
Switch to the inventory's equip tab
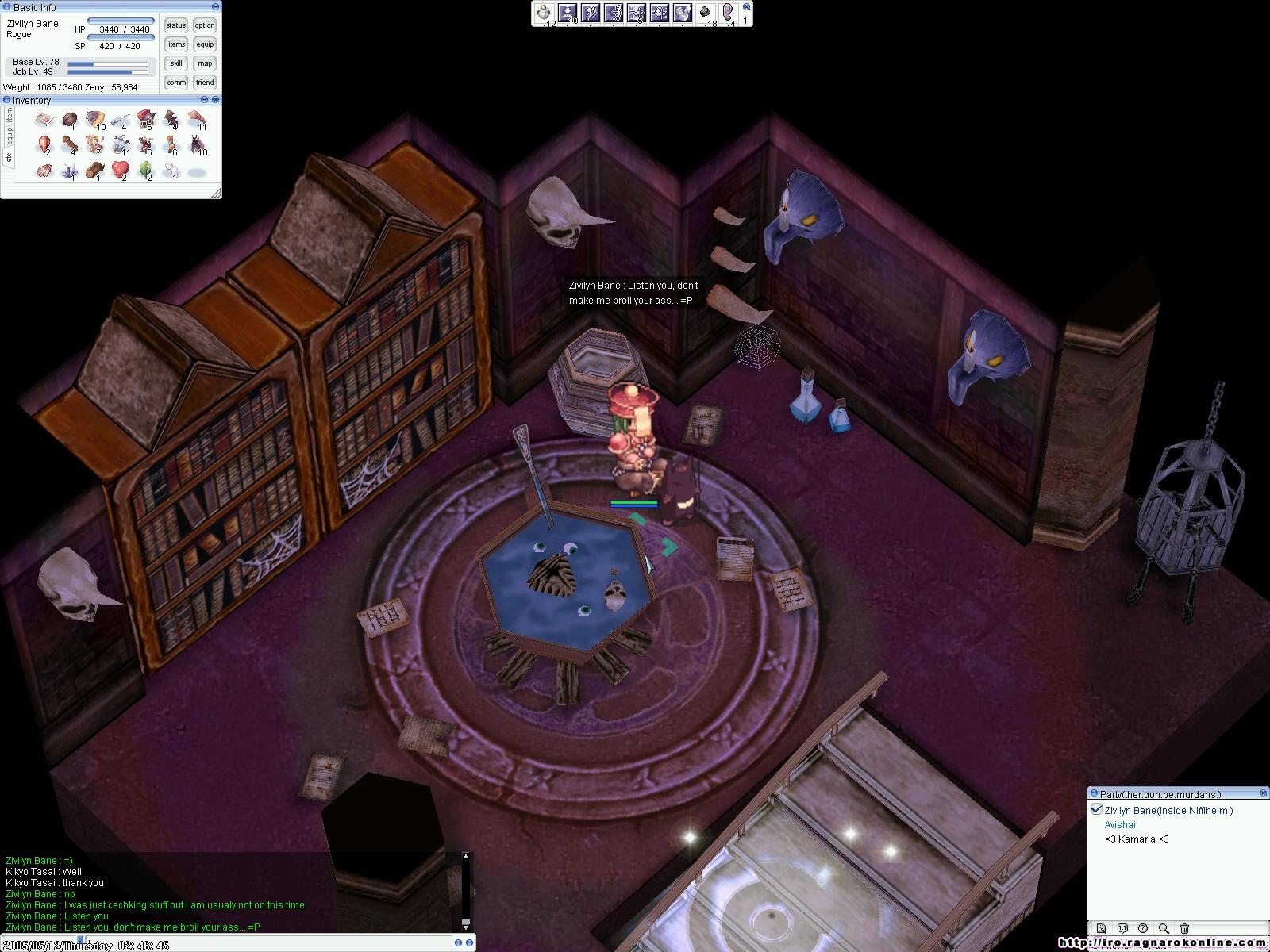coord(10,136)
